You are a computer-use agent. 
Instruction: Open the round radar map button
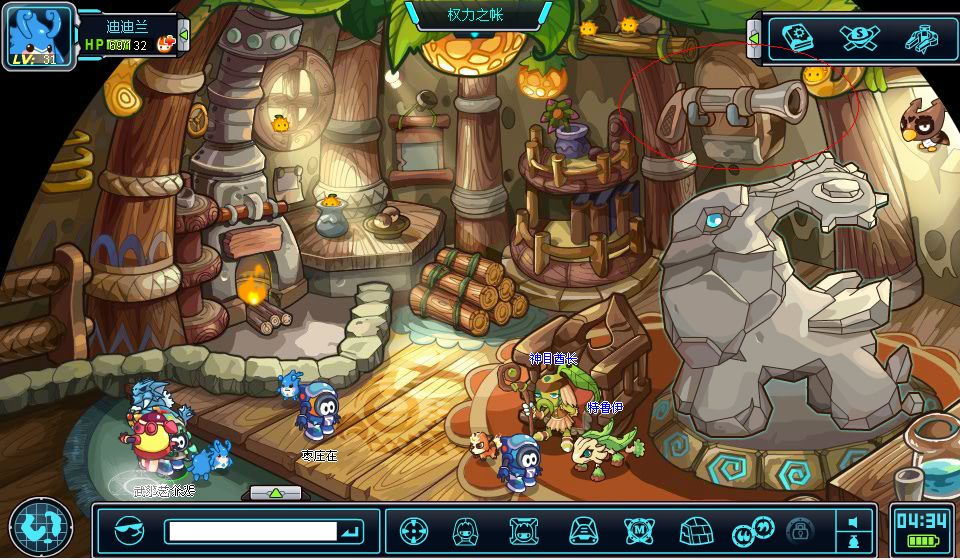click(41, 527)
